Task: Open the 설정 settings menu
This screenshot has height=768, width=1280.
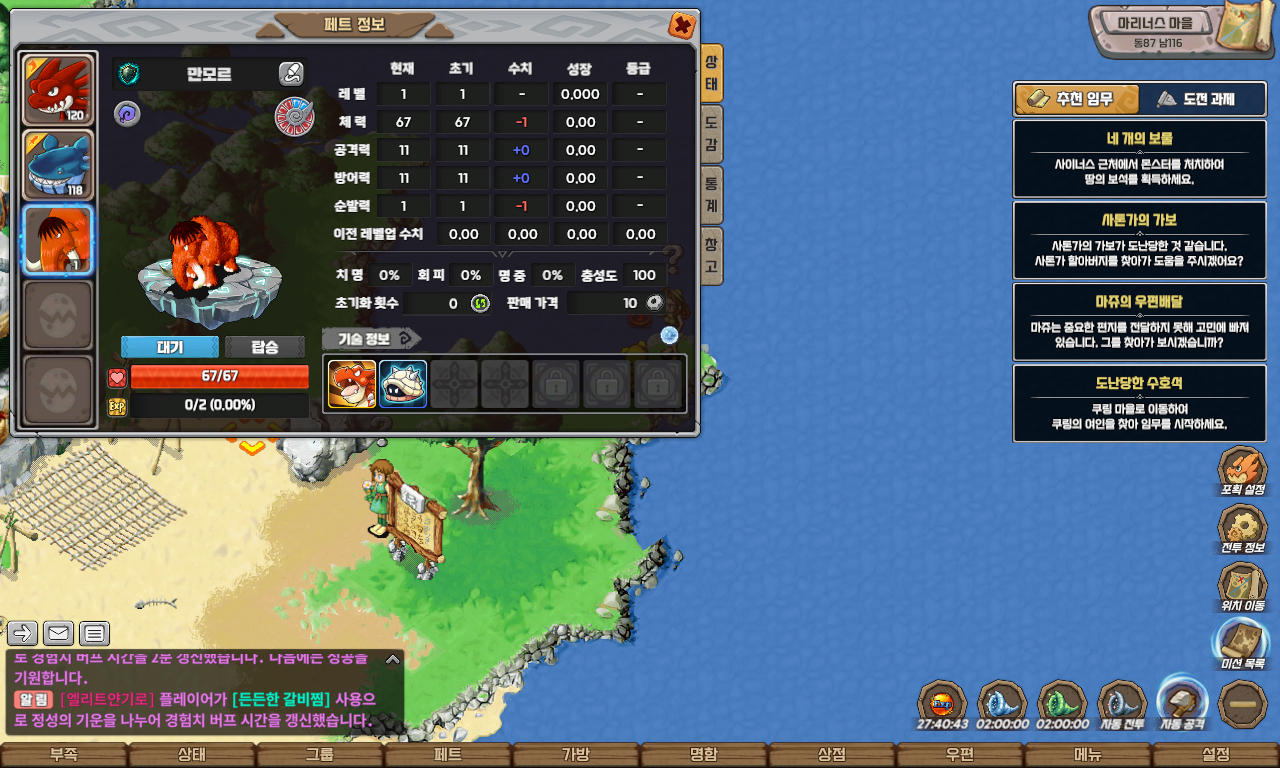Action: [x=1216, y=755]
